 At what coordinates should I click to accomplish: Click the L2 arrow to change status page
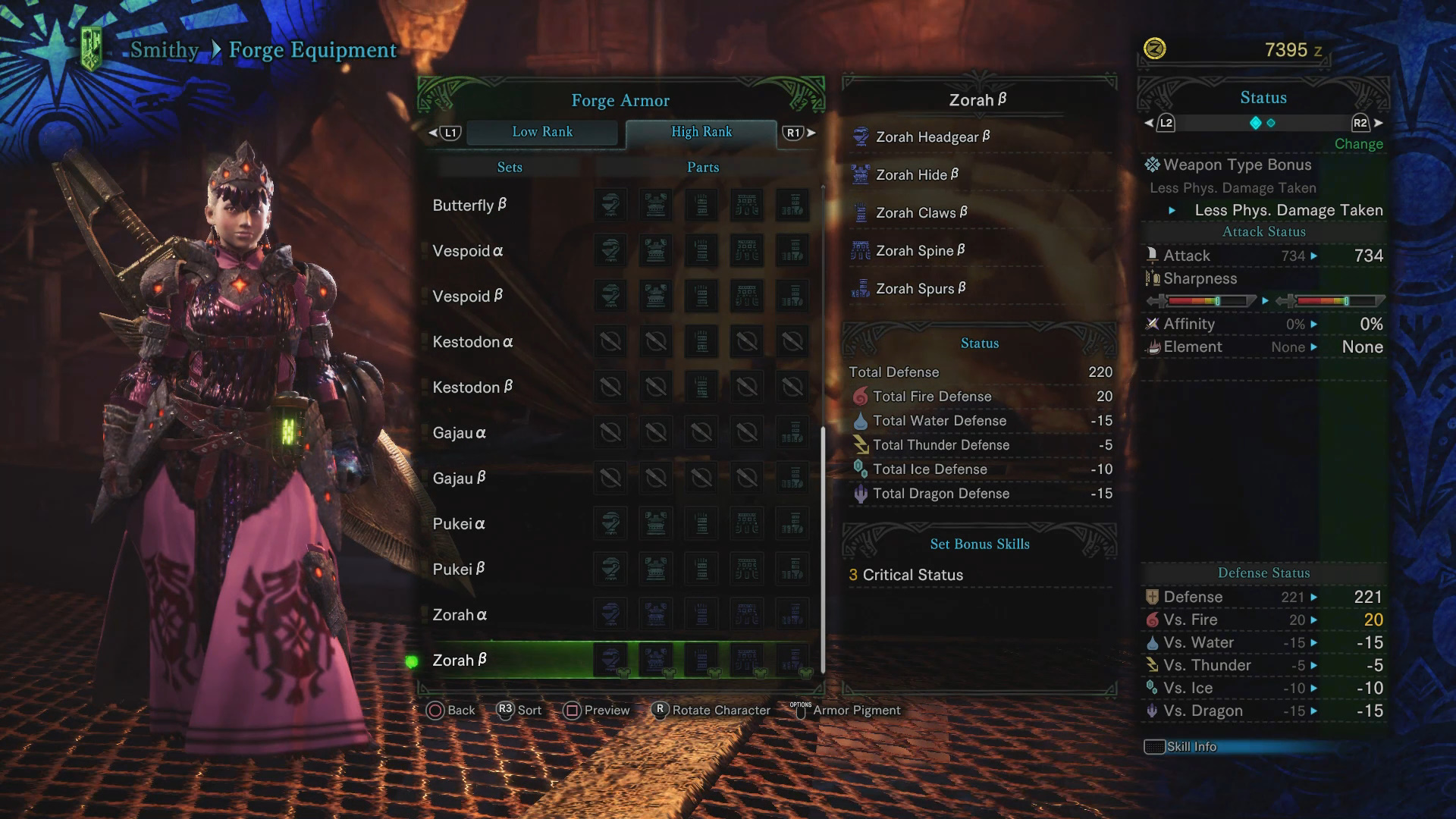(x=1158, y=122)
